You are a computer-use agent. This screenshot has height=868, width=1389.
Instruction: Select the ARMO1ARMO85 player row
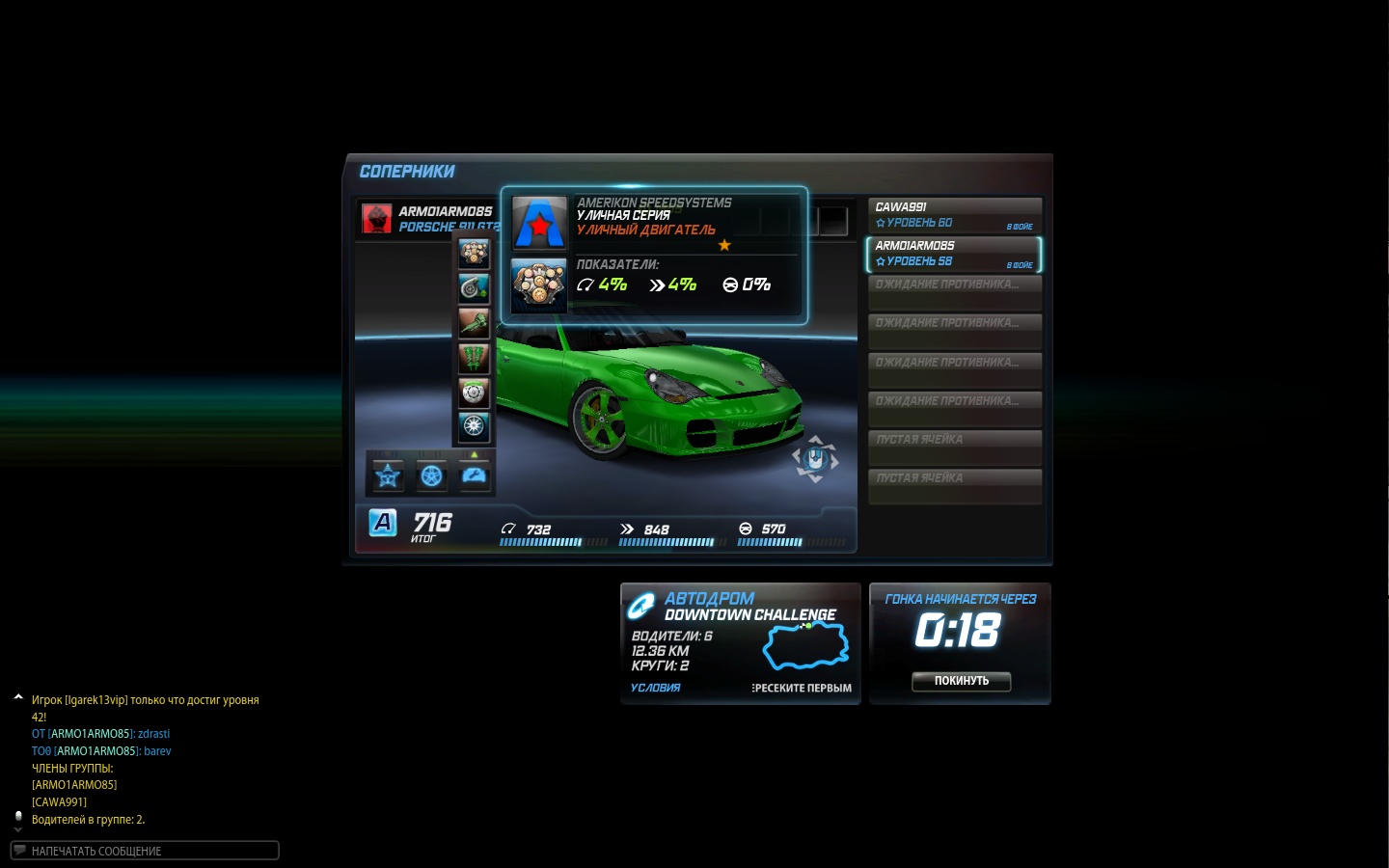coord(954,254)
